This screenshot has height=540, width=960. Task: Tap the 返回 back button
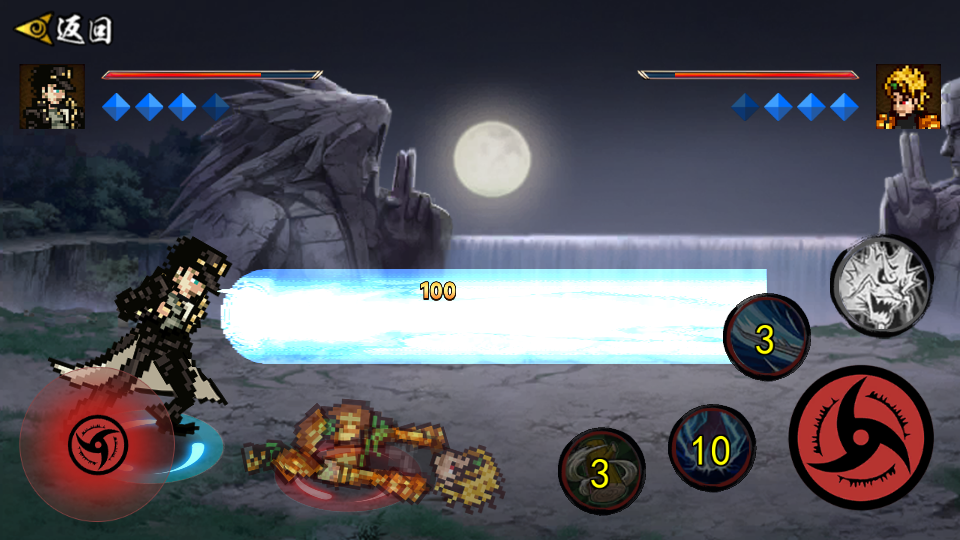64,29
